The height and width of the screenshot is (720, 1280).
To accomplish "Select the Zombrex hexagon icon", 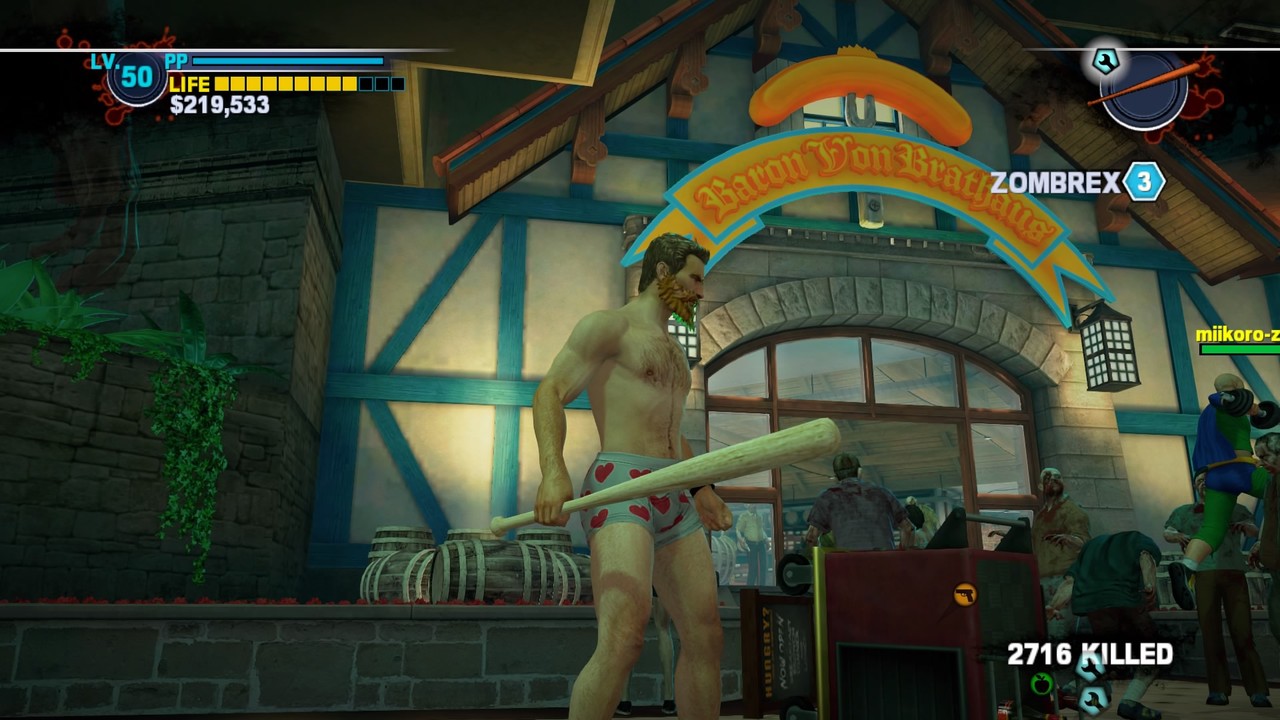I will tap(1144, 182).
